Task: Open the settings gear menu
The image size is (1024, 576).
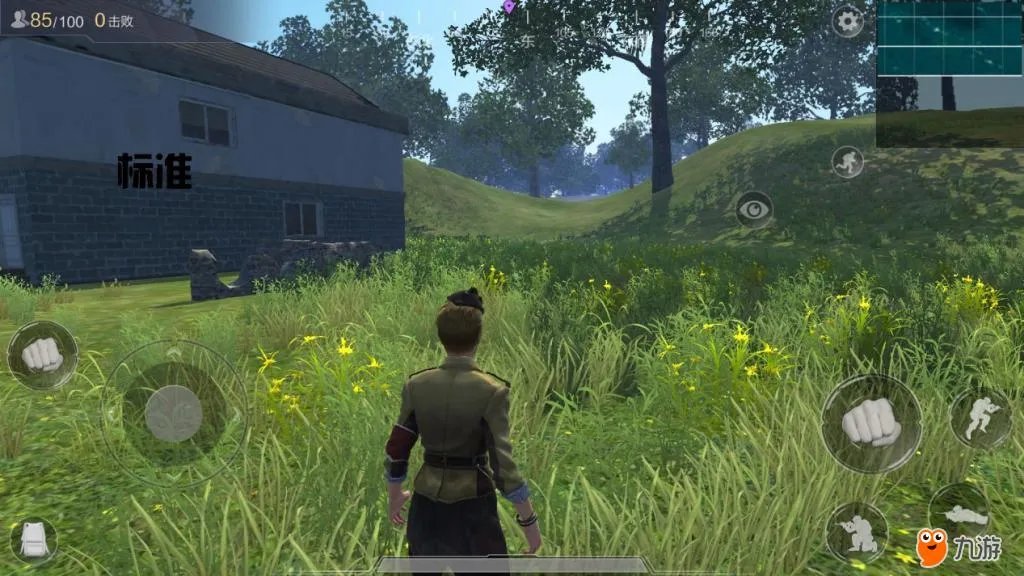Action: pos(848,21)
